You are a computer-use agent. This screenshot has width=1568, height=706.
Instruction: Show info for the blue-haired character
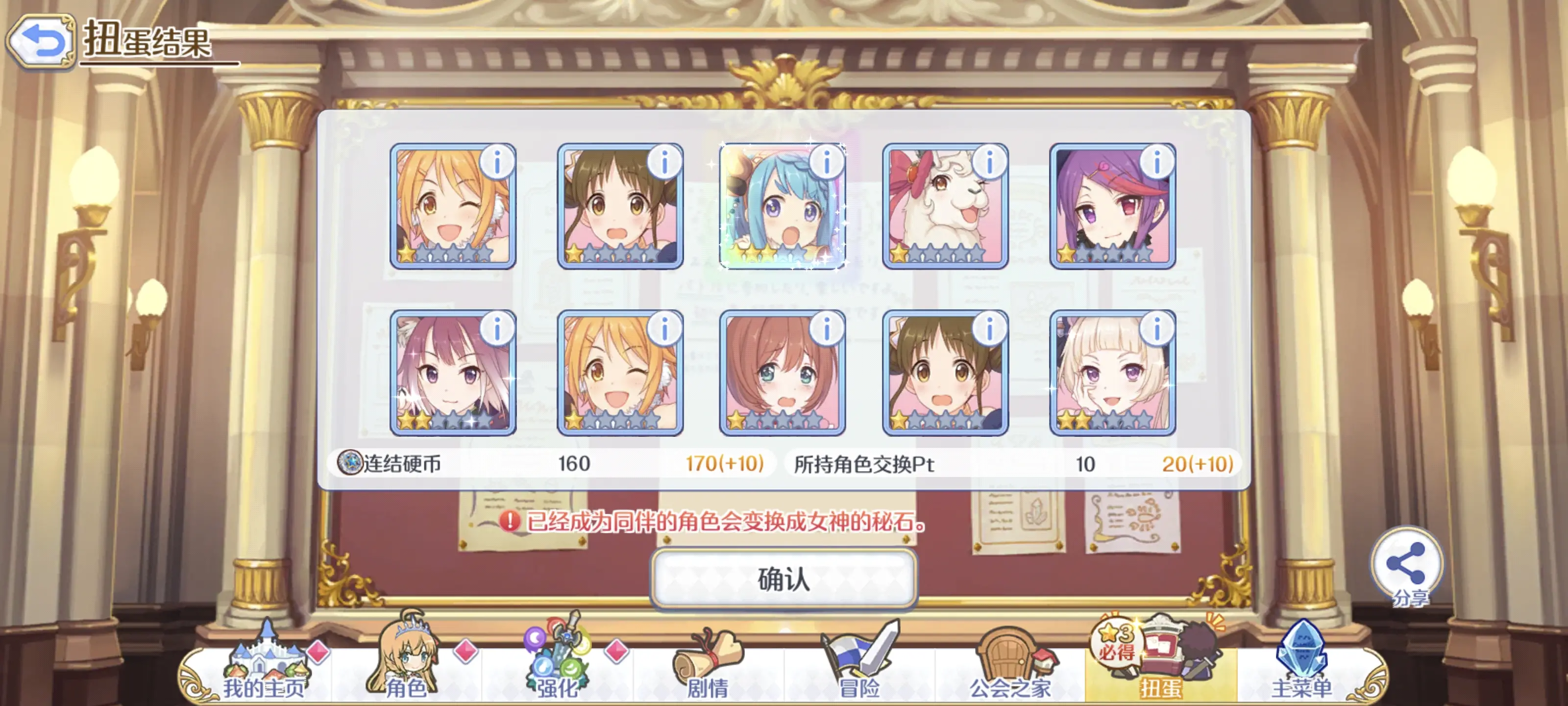click(827, 163)
